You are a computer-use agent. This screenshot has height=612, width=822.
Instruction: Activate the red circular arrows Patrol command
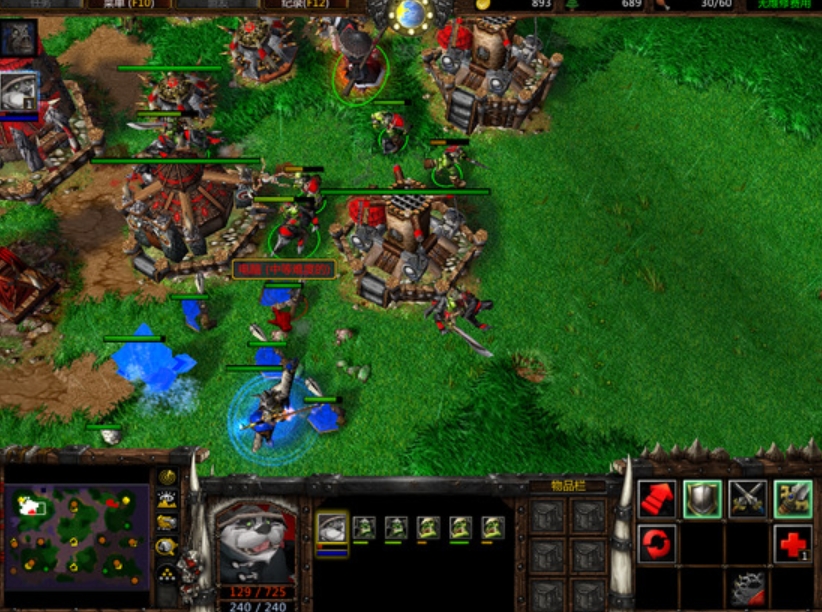pos(656,544)
